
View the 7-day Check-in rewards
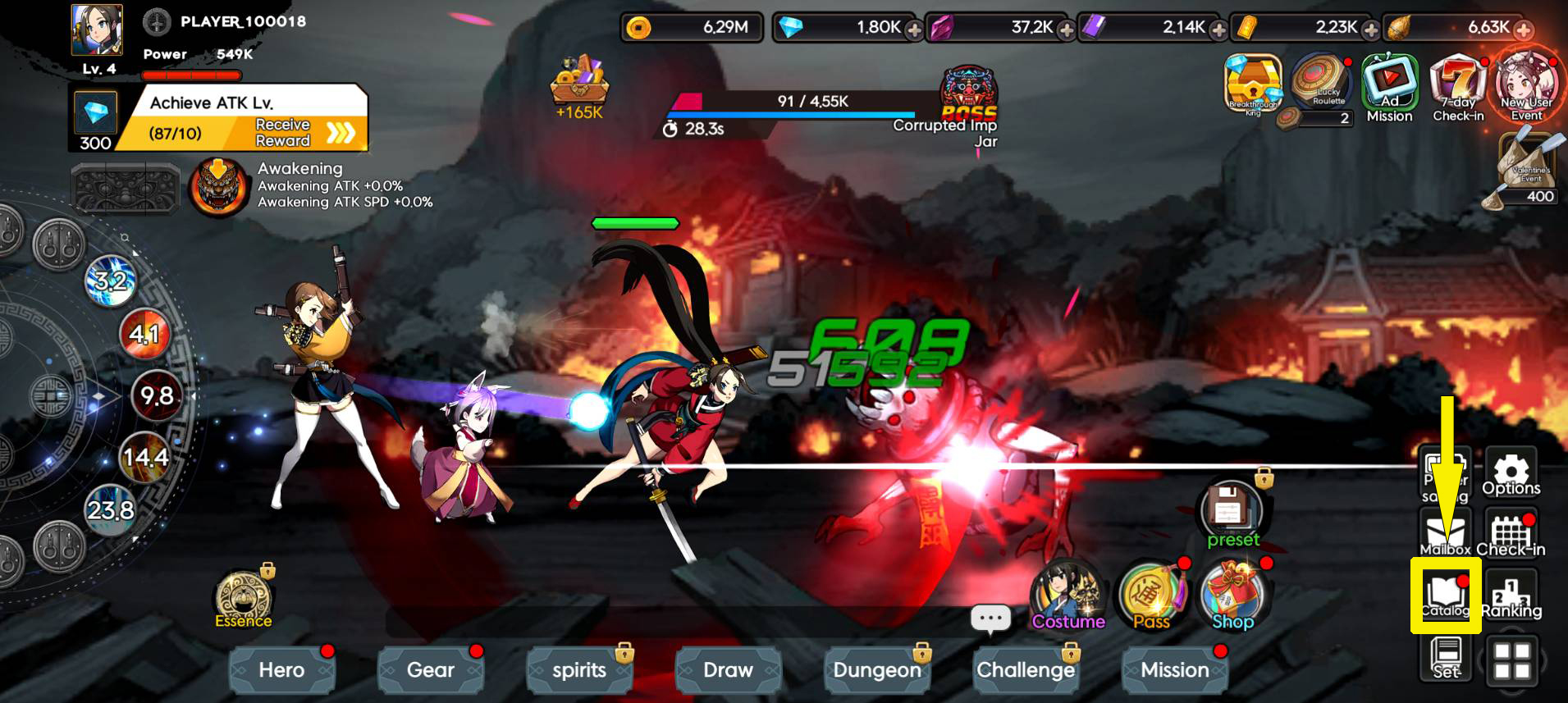[x=1458, y=86]
